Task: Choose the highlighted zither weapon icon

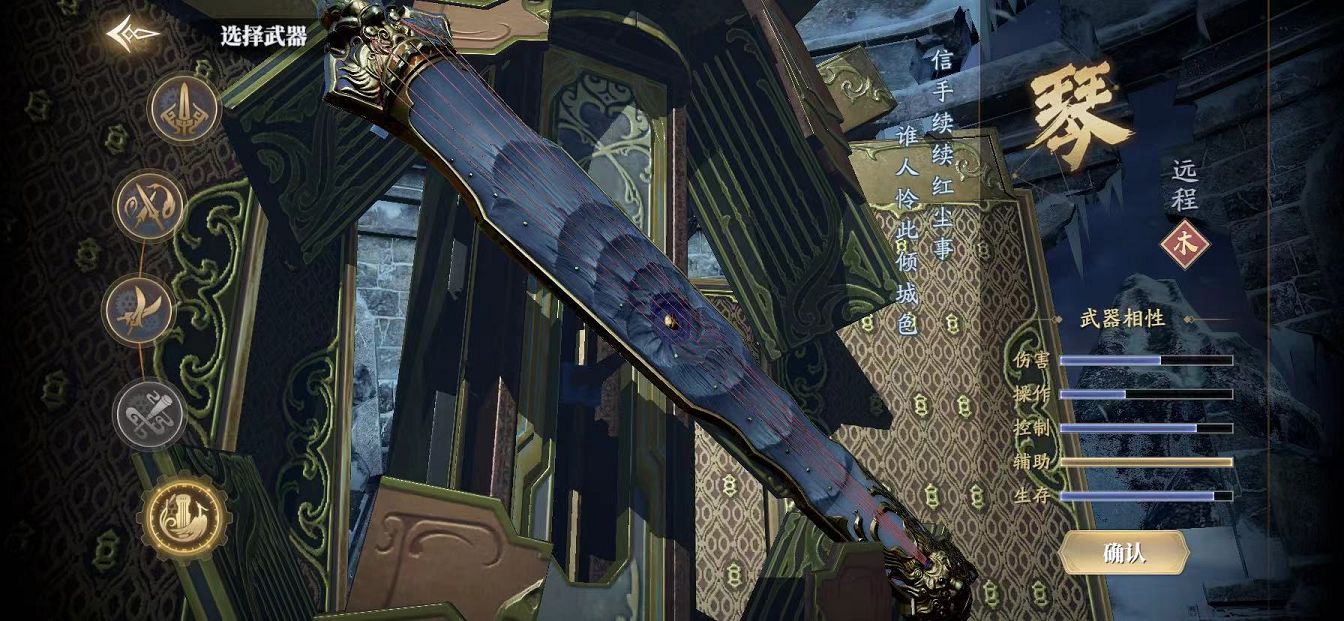Action: pos(184,518)
